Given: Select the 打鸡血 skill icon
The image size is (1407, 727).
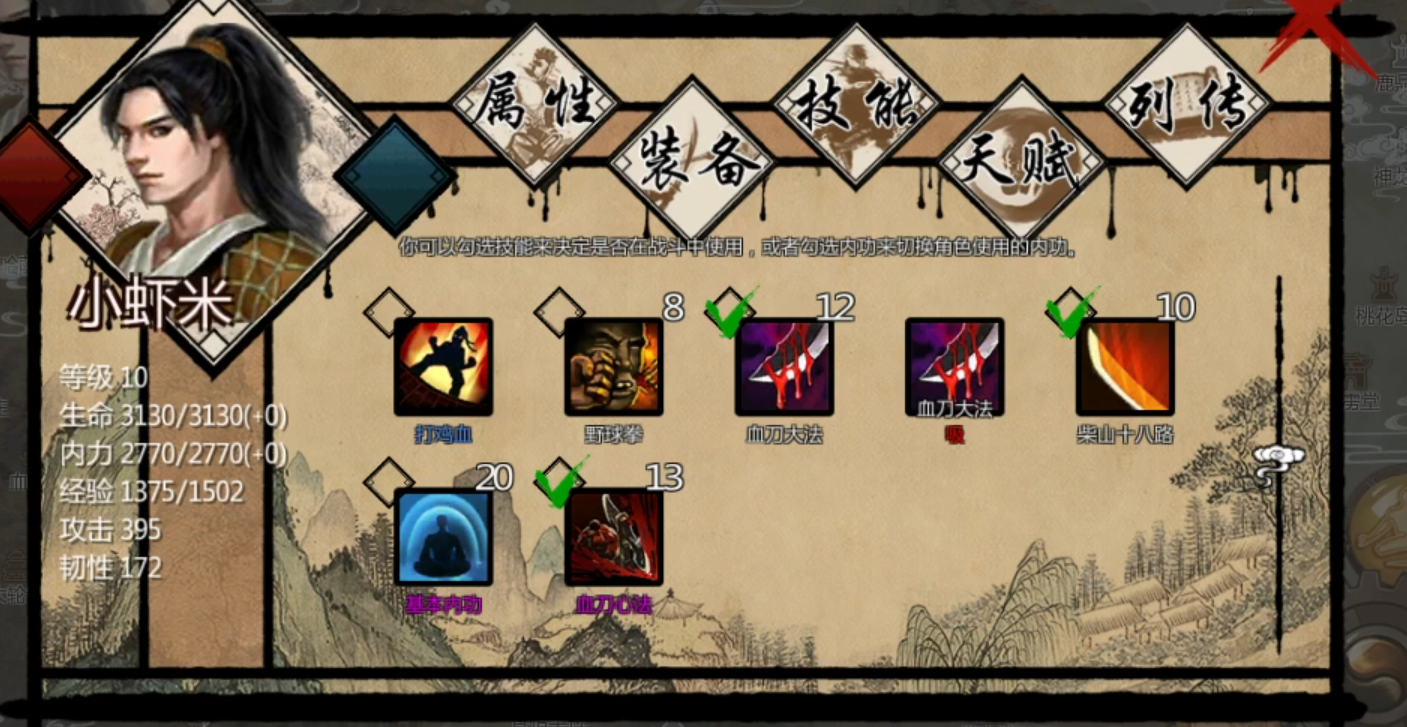Looking at the screenshot, I should [x=443, y=366].
